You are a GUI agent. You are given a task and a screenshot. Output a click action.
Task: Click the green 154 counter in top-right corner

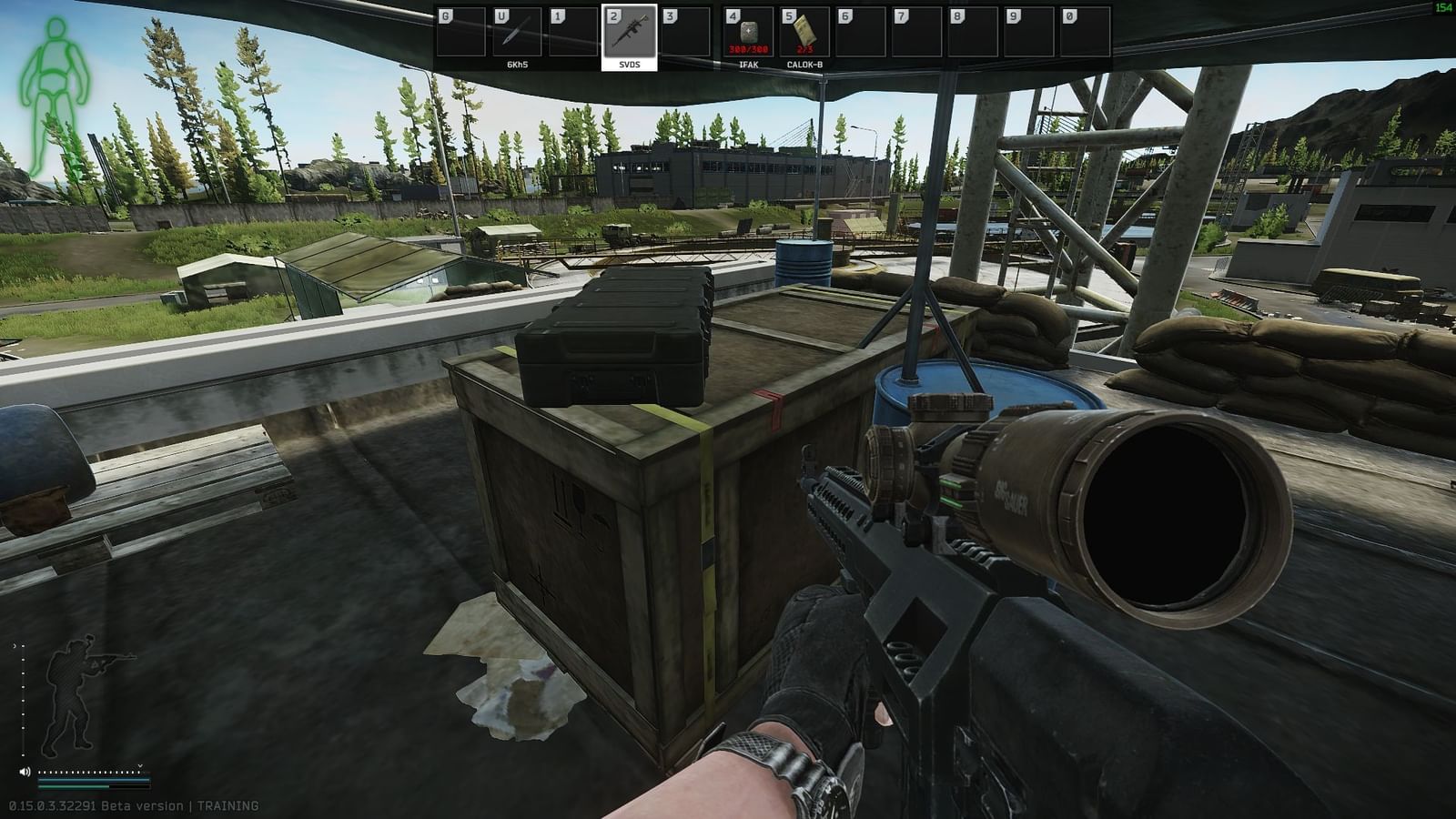click(x=1444, y=9)
